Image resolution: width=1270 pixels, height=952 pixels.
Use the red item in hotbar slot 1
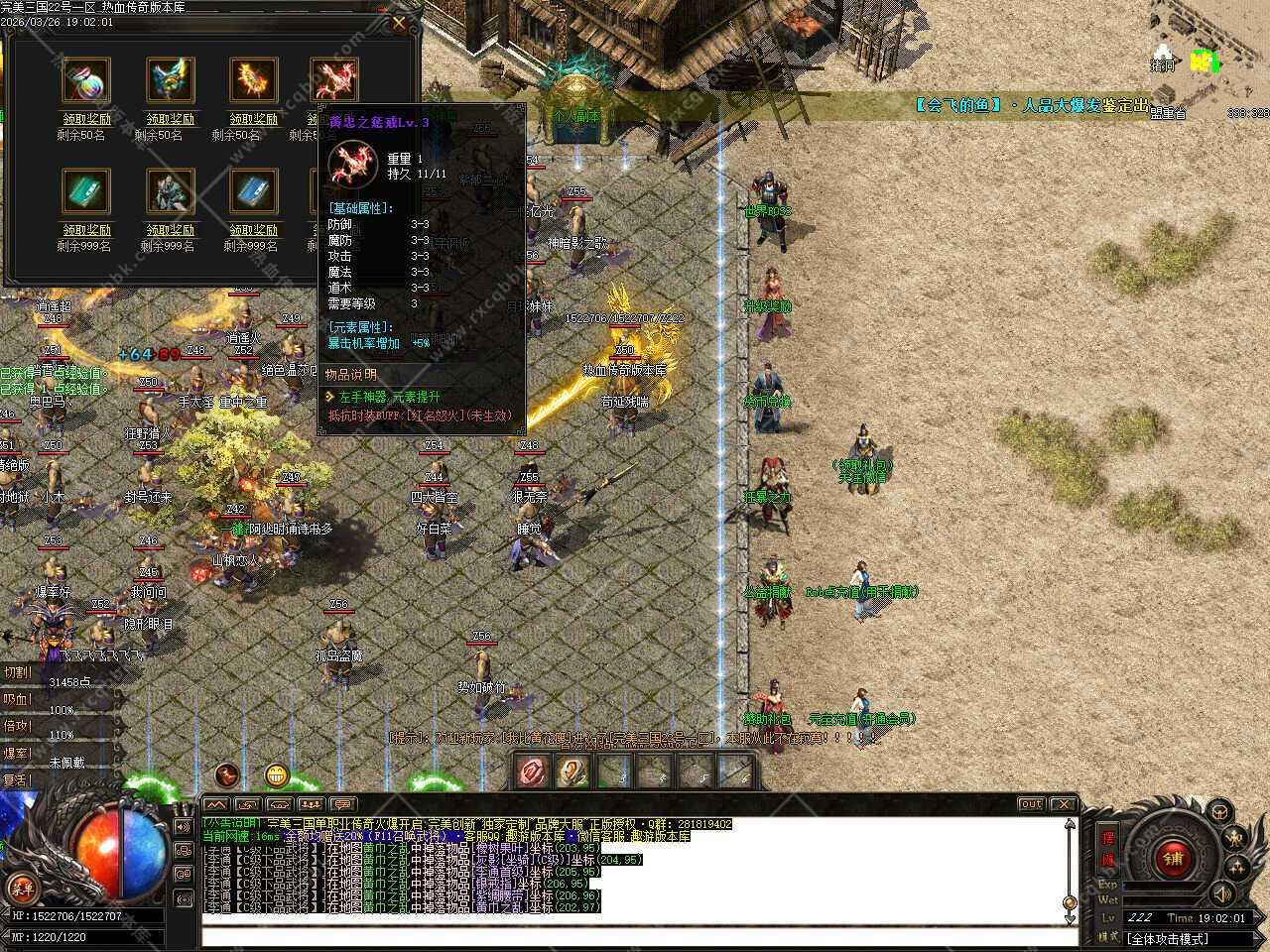[533, 771]
